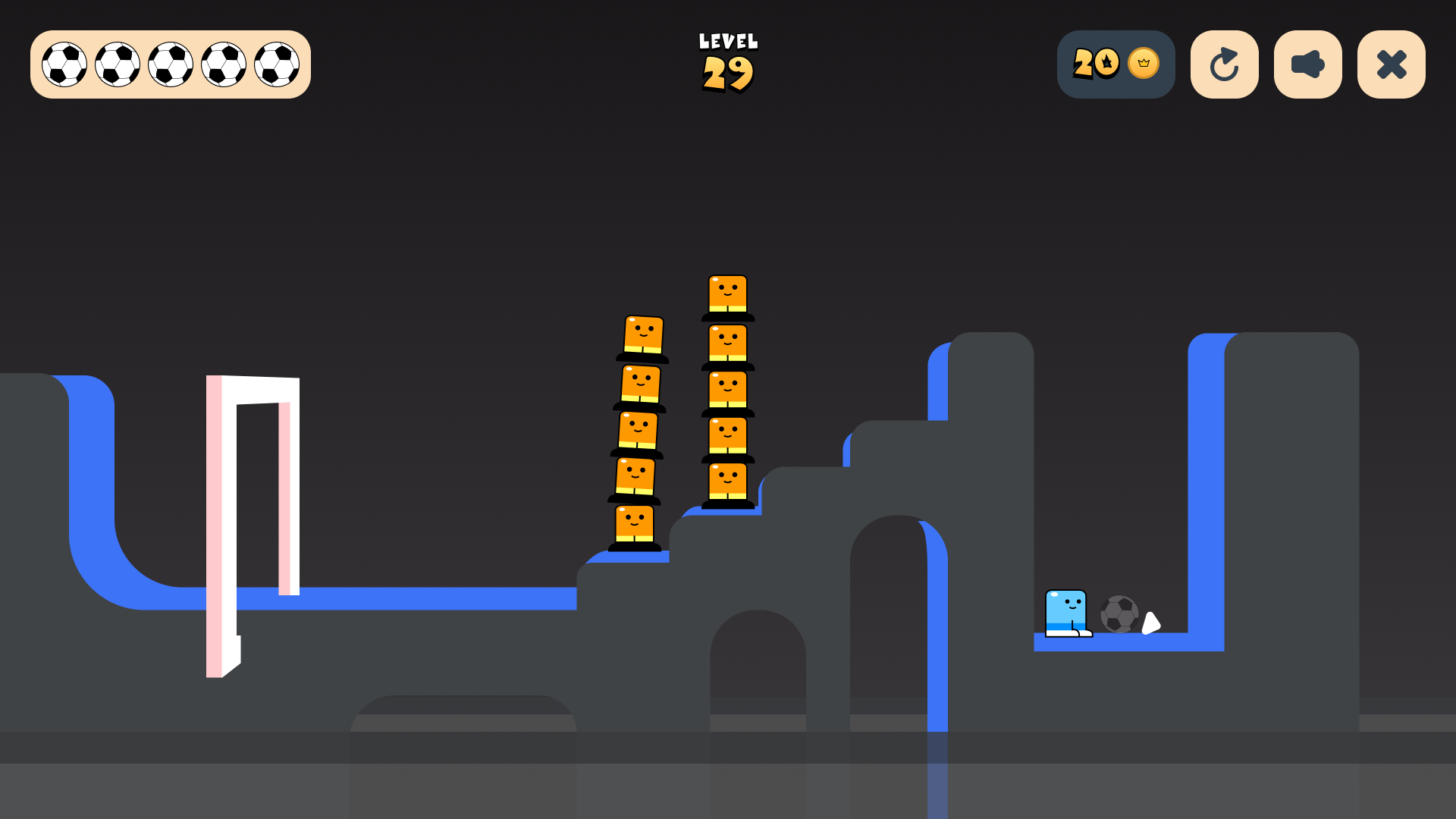Screen dimensions: 1456x819
Task: Click the soccer ball next to the player
Action: [1120, 612]
